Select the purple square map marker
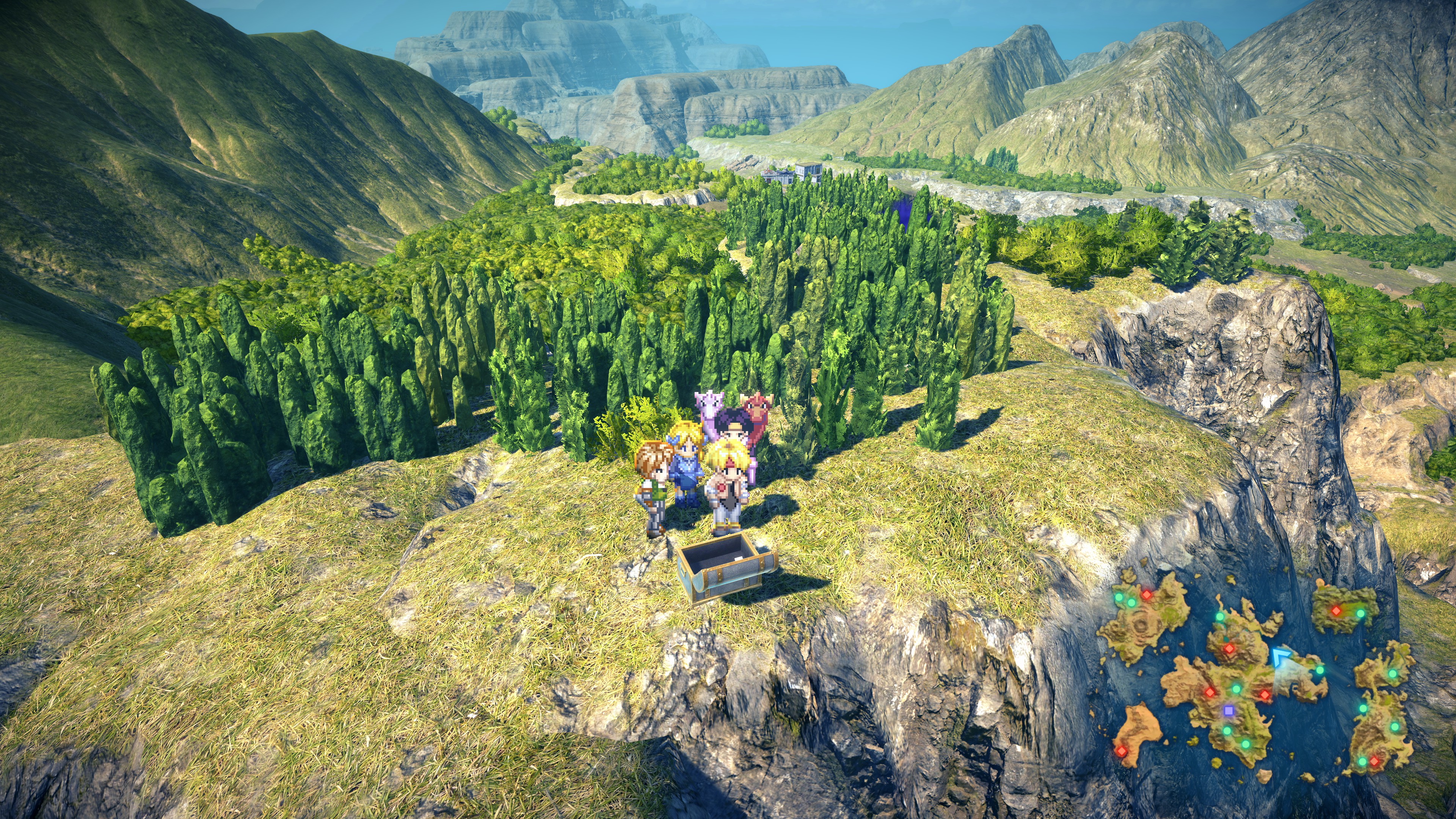The image size is (1456, 819). (1228, 710)
